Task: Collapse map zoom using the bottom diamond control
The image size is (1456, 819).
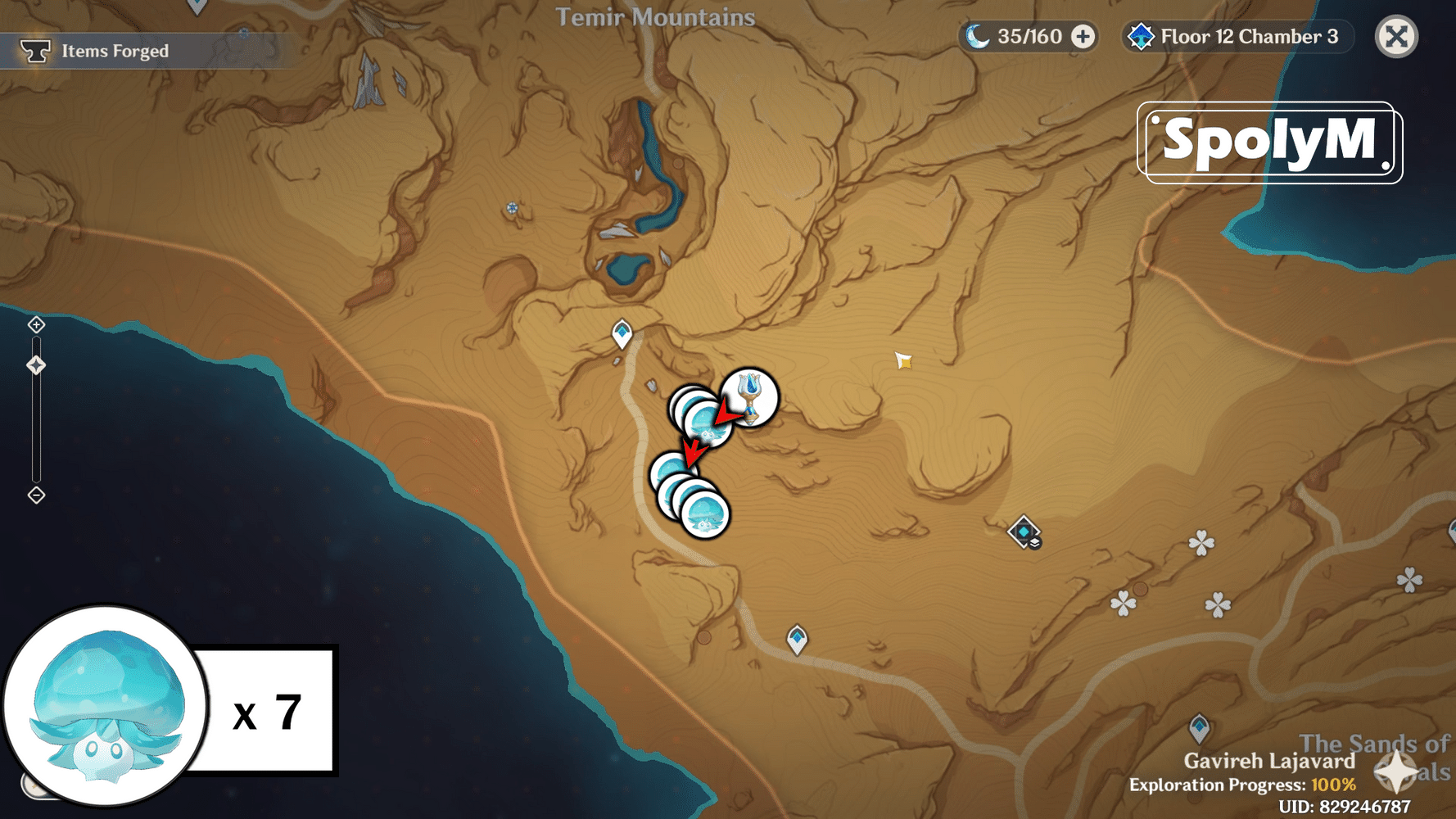Action: [35, 495]
